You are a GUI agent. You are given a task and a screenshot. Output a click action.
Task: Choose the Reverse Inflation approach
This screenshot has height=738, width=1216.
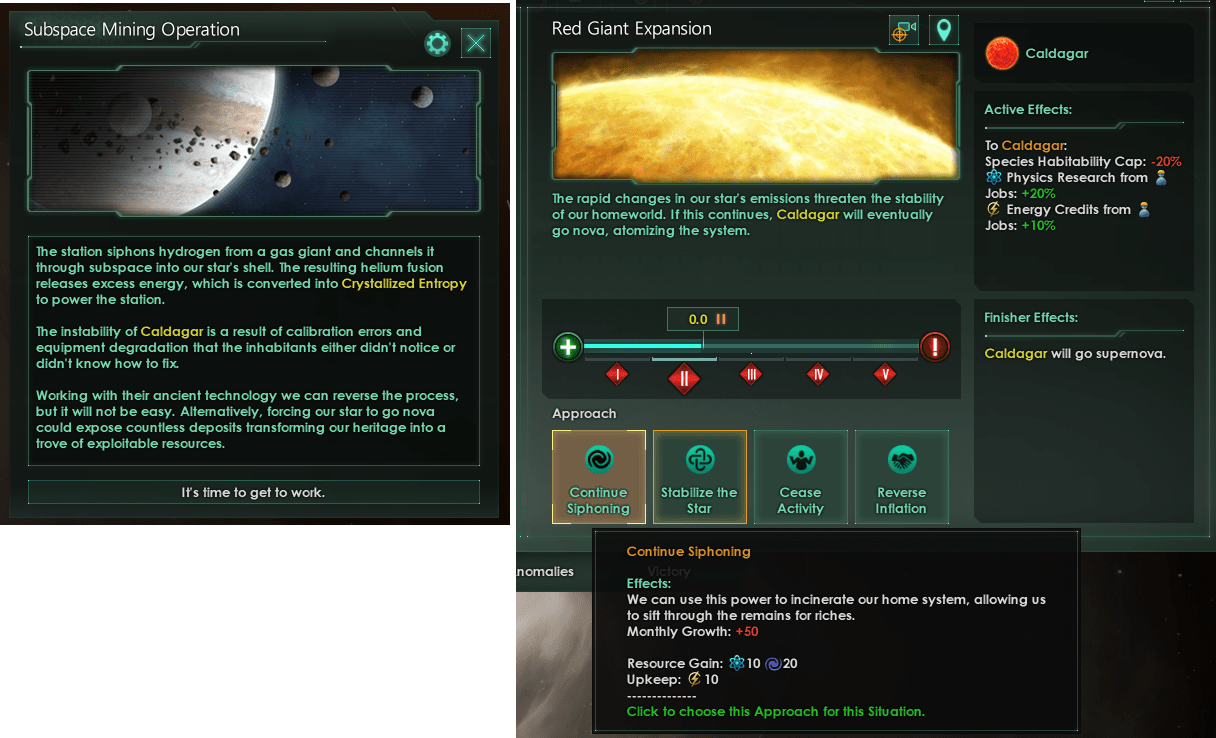click(x=901, y=477)
